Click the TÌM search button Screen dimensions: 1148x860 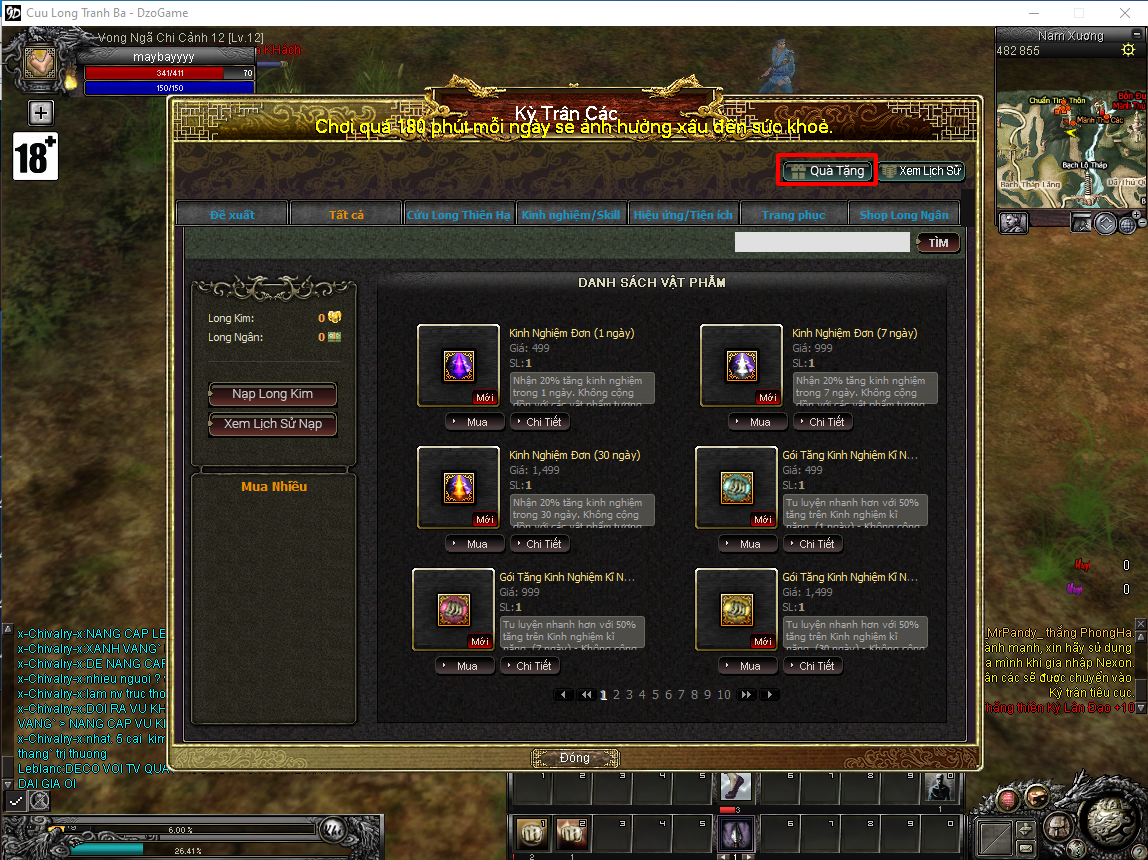tap(938, 242)
